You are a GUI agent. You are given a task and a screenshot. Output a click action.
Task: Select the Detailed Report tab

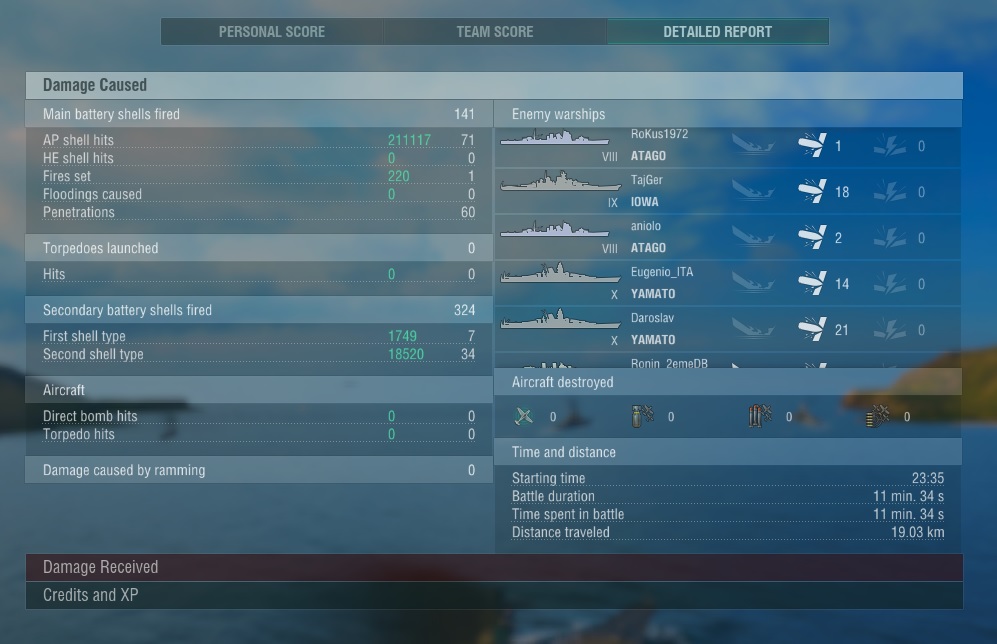coord(717,32)
